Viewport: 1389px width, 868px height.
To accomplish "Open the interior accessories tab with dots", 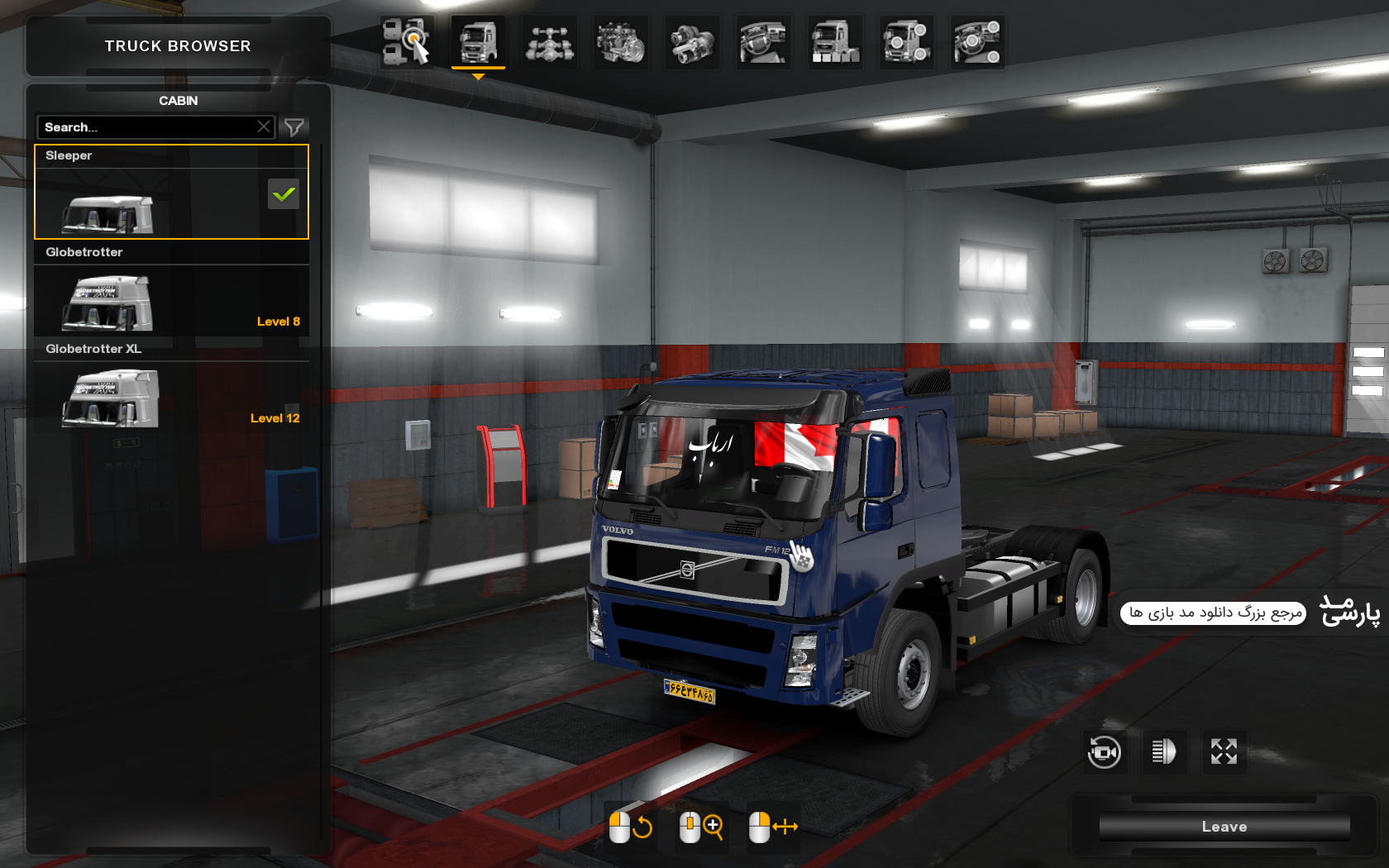I will pos(977,41).
